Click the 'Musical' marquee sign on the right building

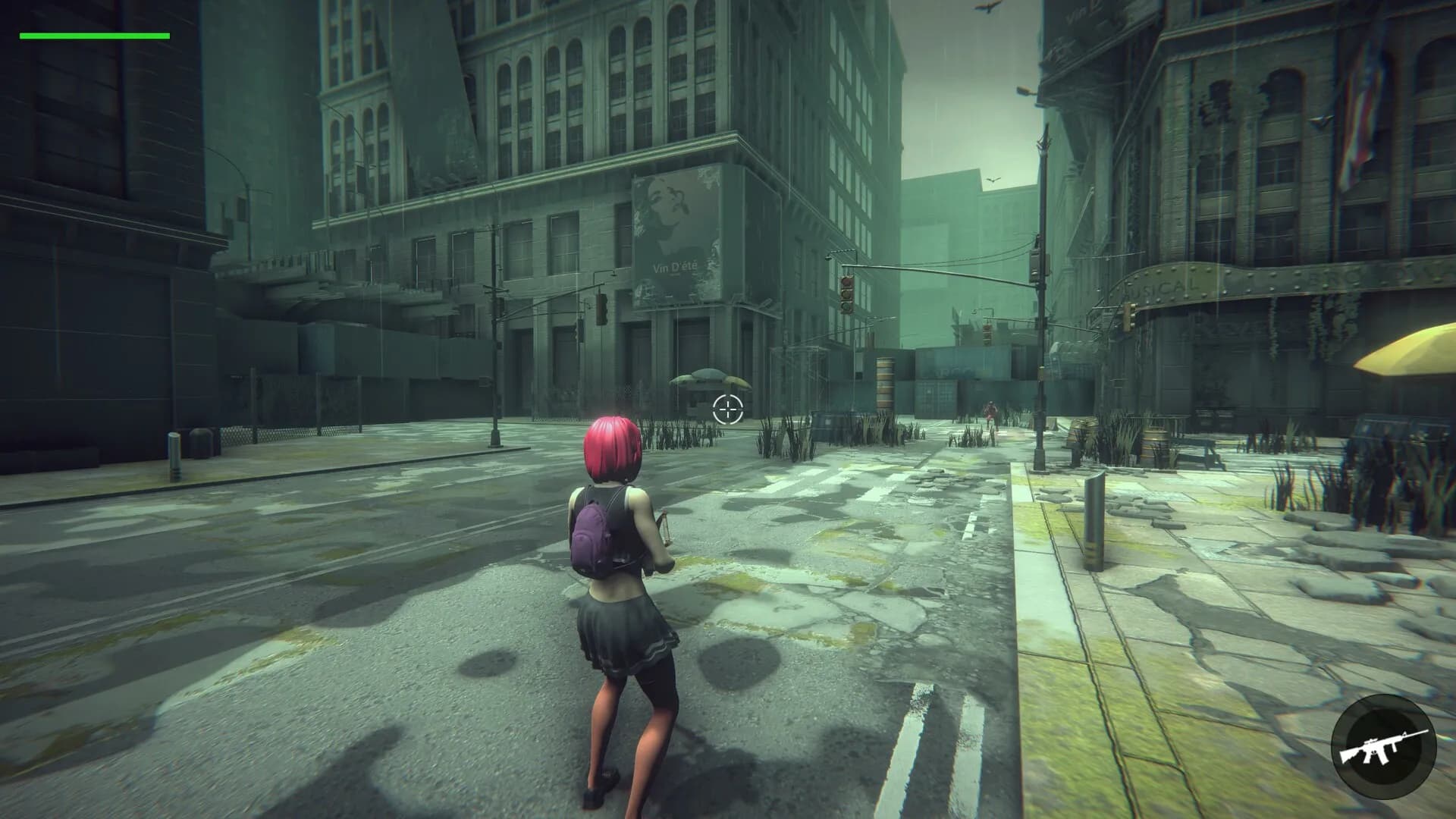1160,288
